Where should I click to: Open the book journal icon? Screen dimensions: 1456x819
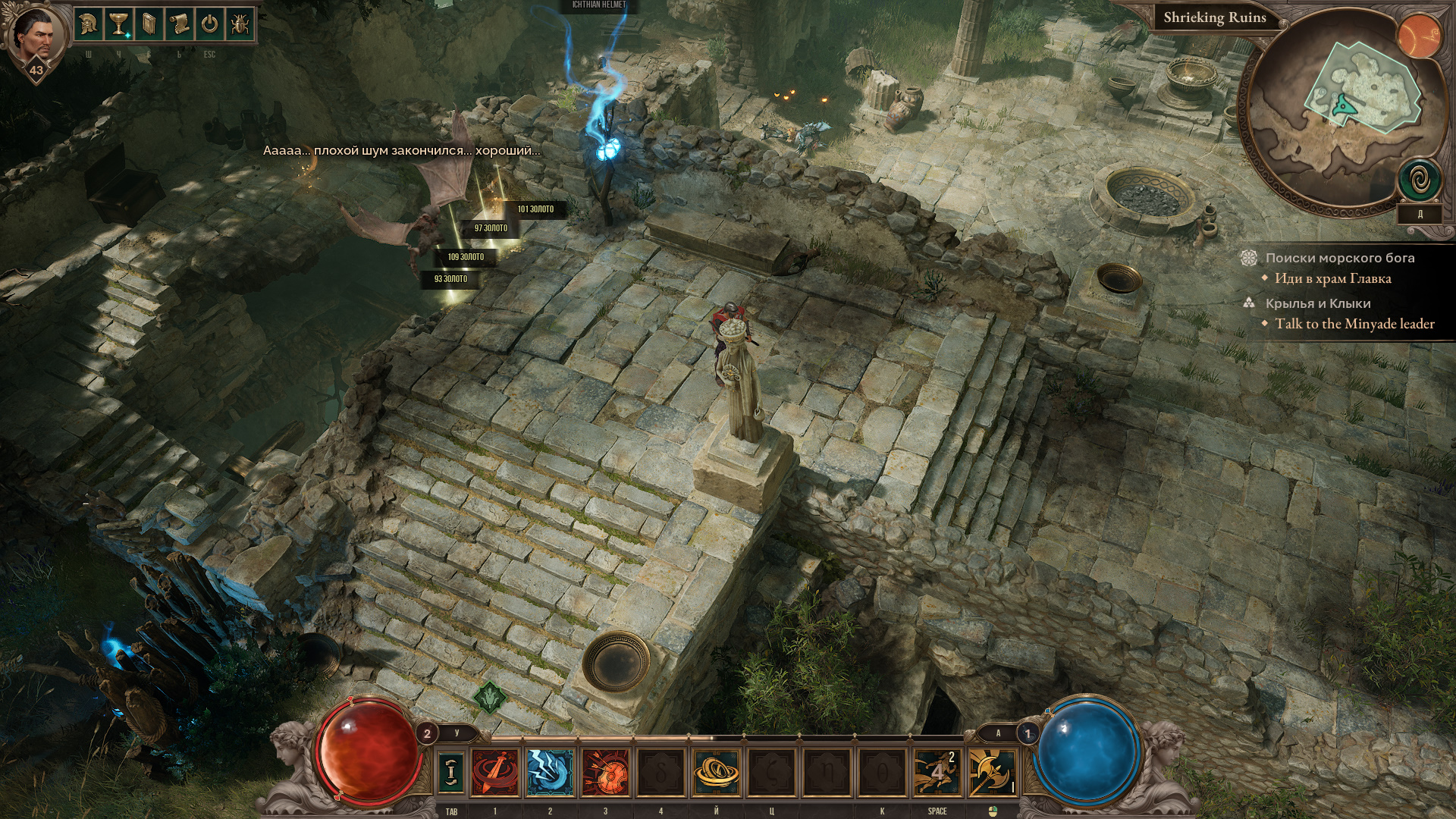[x=149, y=24]
